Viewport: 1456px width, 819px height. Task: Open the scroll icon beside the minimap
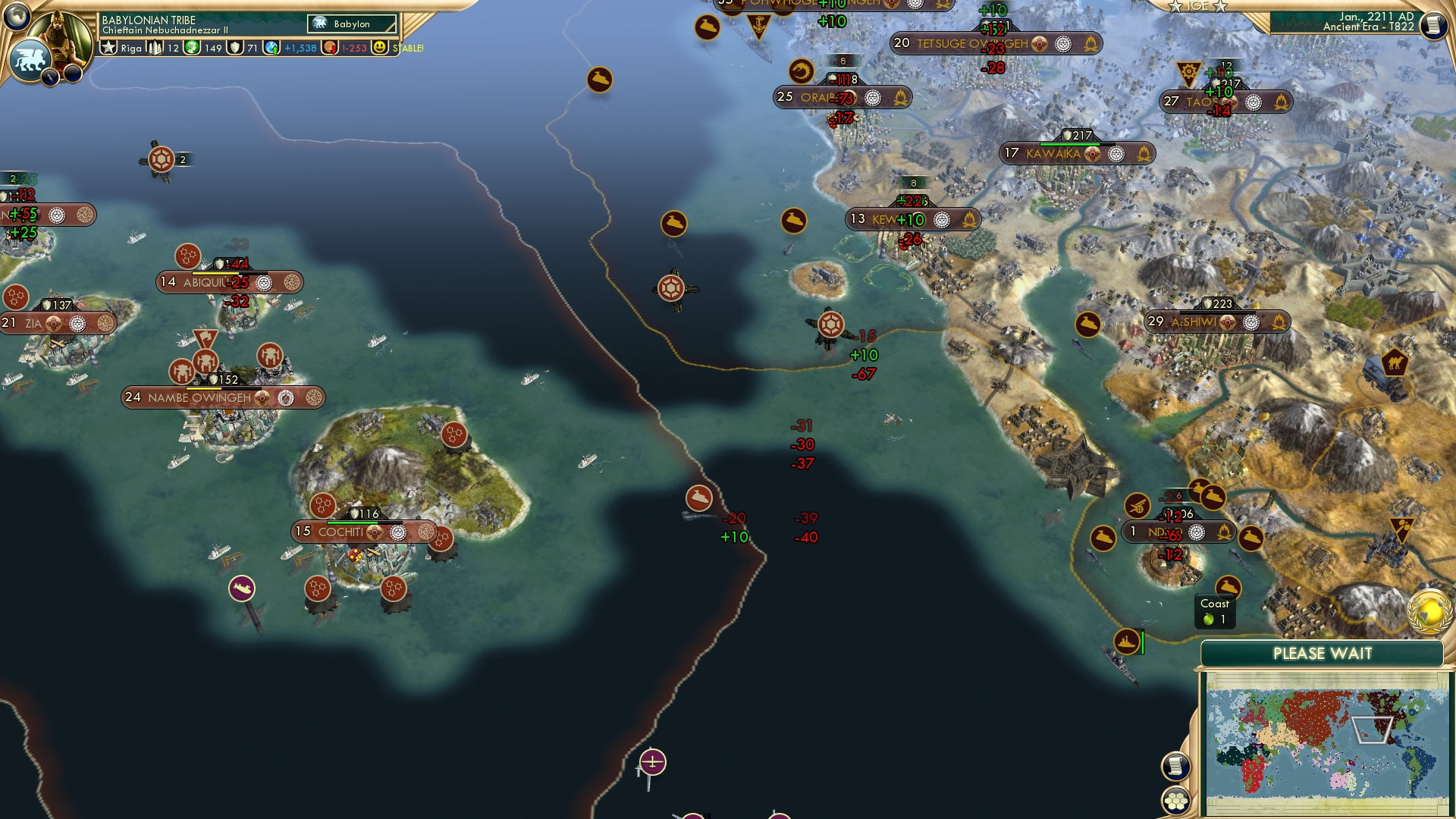(x=1175, y=766)
